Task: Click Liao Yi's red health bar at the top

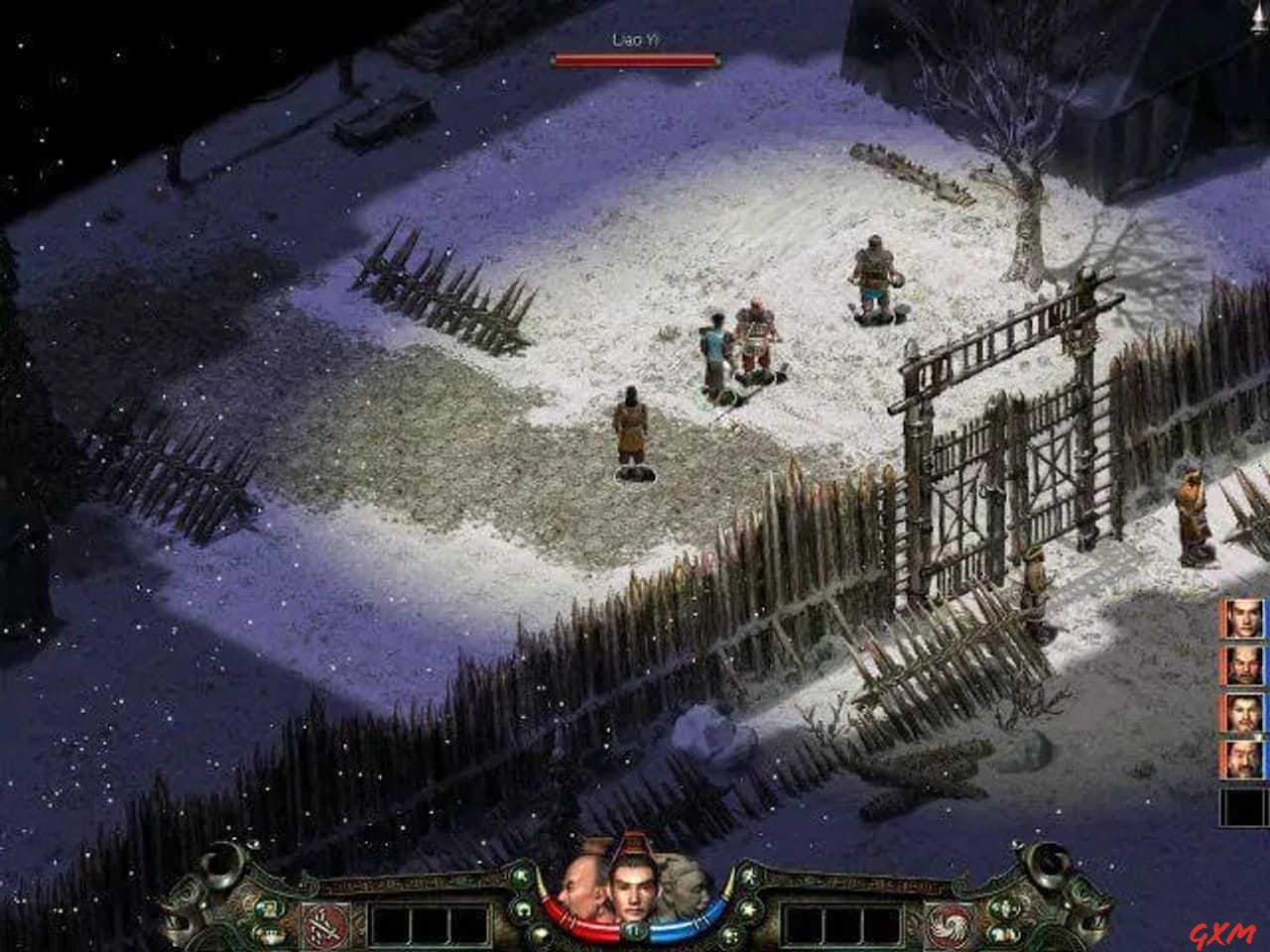Action: 635,59
